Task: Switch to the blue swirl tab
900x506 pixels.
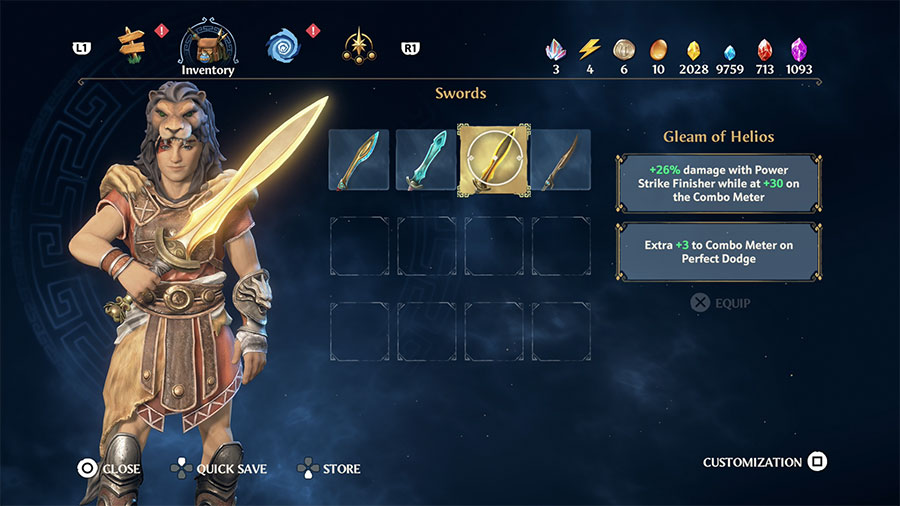Action: (283, 45)
